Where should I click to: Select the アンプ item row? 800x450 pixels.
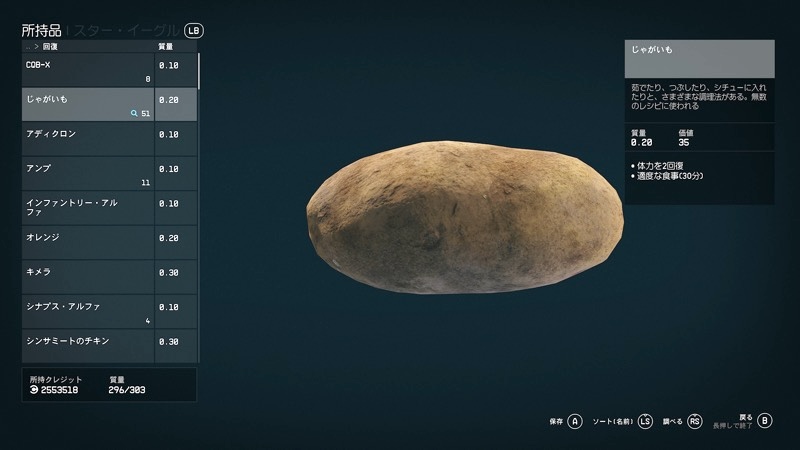pos(88,174)
